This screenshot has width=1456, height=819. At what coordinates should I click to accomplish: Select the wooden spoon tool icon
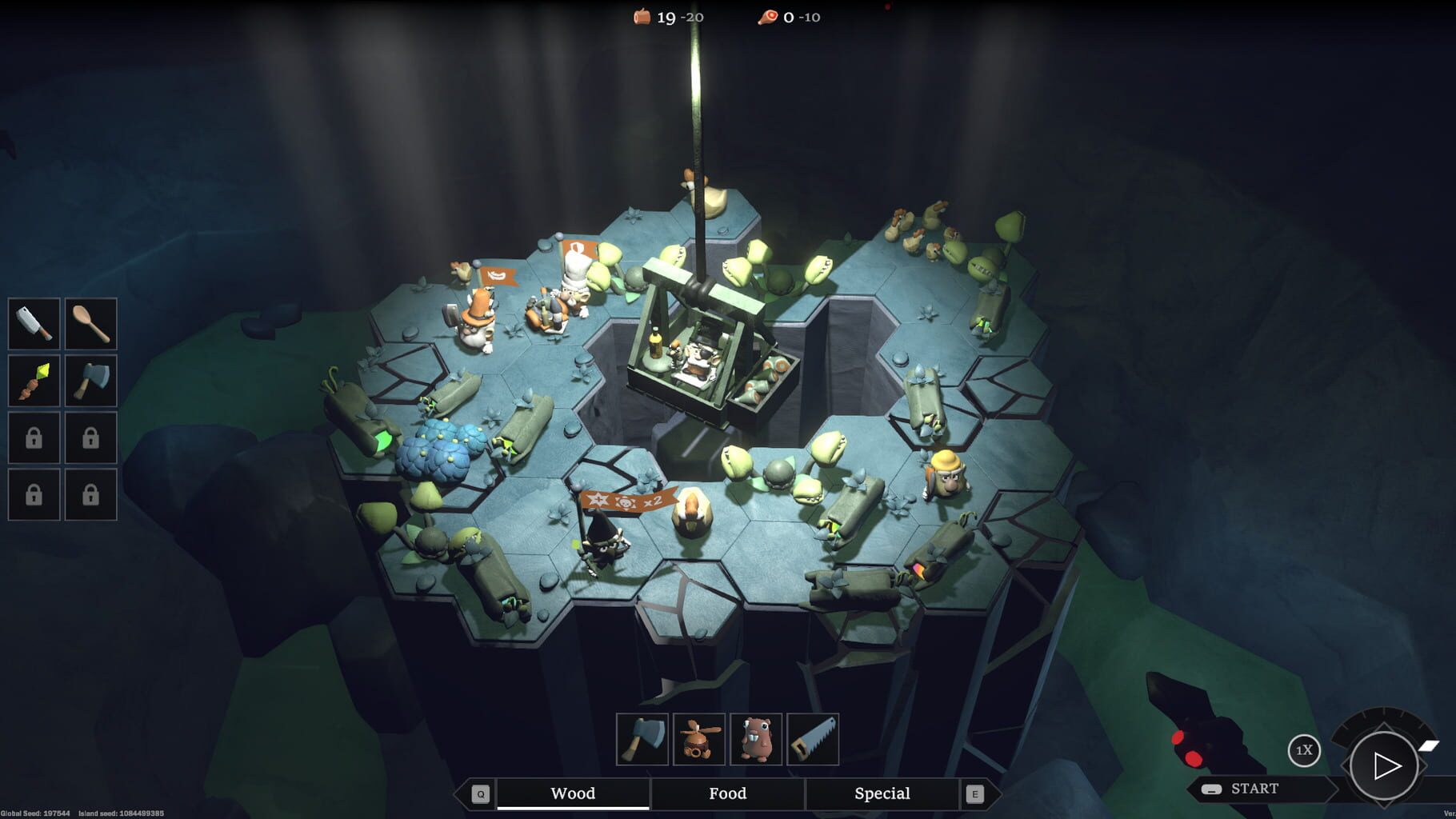(90, 325)
